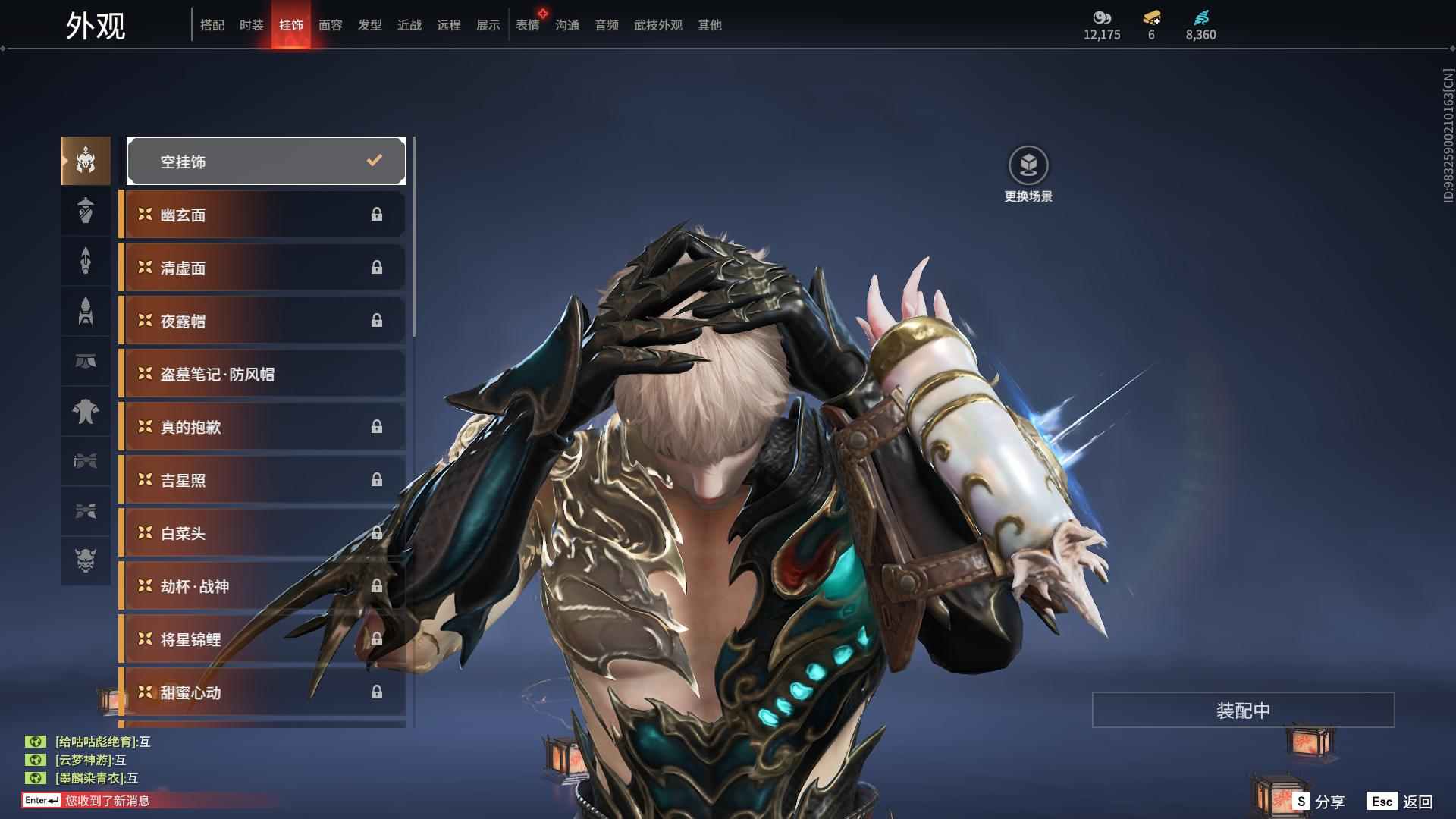Choose the 空挂饰 empty accessory option

point(266,161)
